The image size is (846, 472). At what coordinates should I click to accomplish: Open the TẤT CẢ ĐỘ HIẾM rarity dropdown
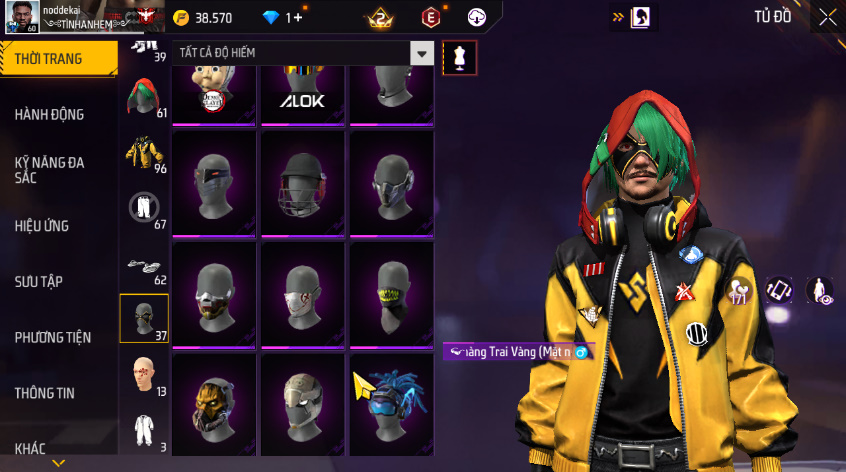(x=304, y=53)
